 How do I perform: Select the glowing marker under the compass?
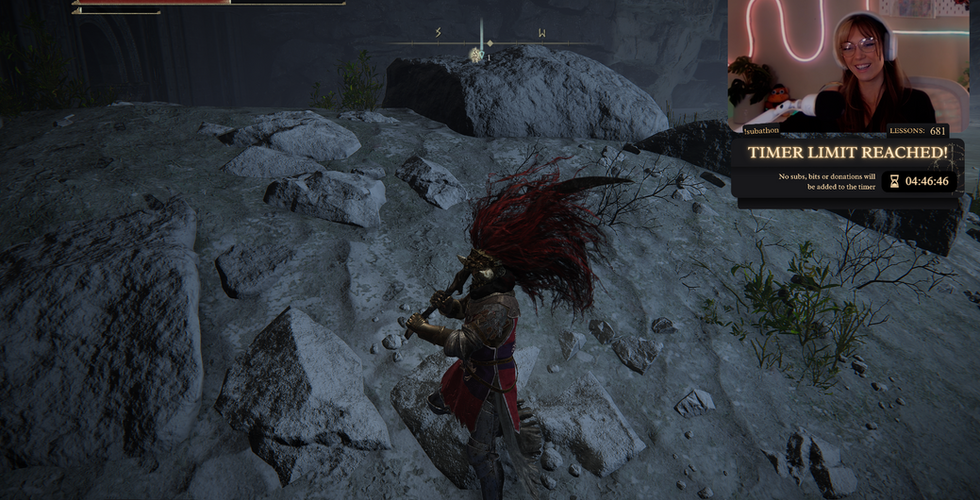pyautogui.click(x=477, y=56)
